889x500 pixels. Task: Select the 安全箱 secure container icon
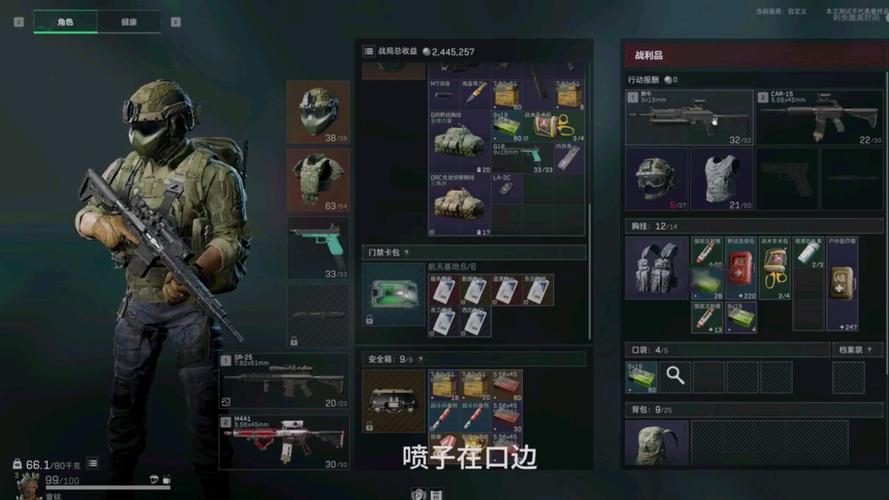tap(393, 400)
